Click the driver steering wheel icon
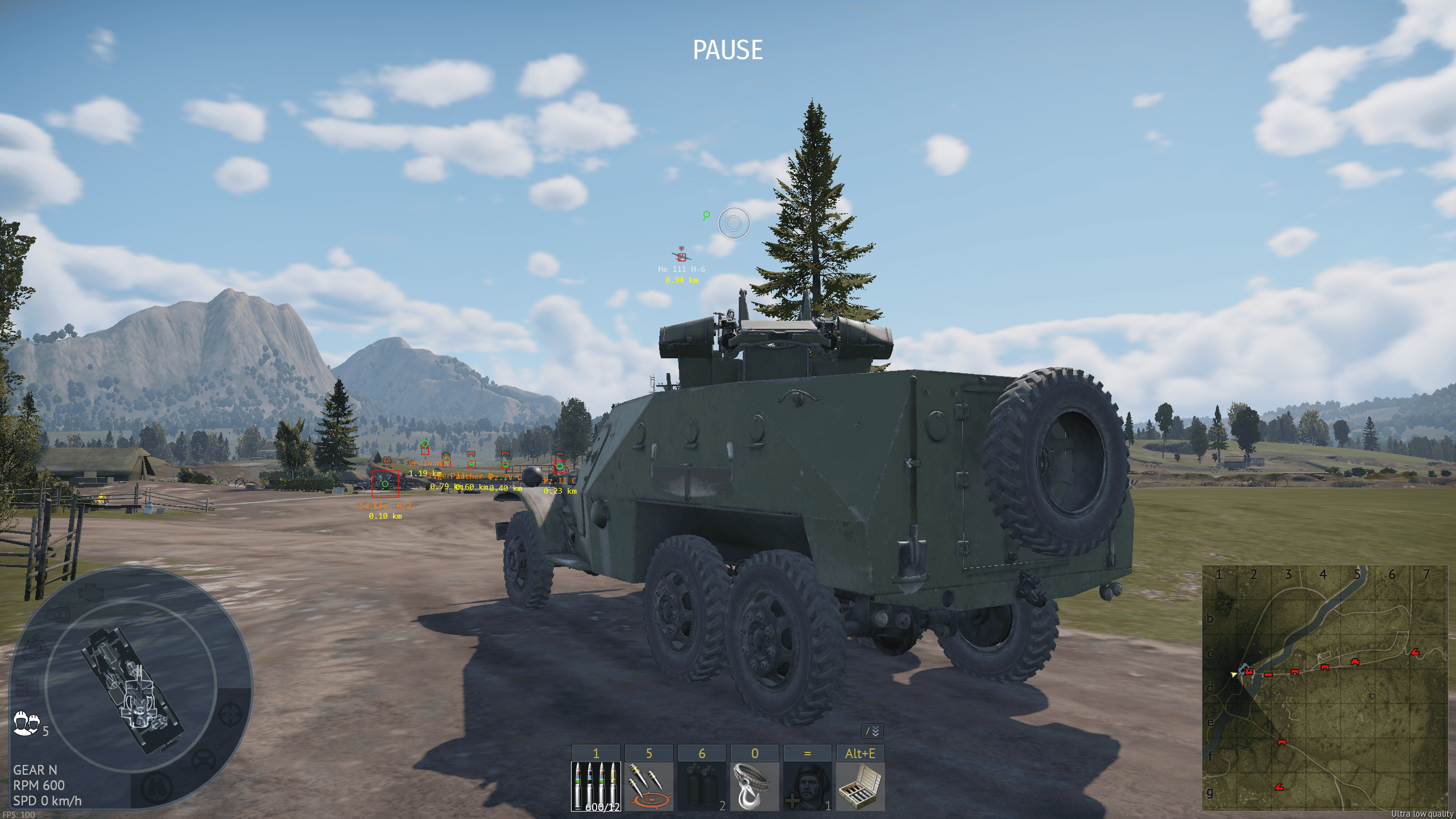Viewport: 1456px width, 819px height. click(x=203, y=760)
